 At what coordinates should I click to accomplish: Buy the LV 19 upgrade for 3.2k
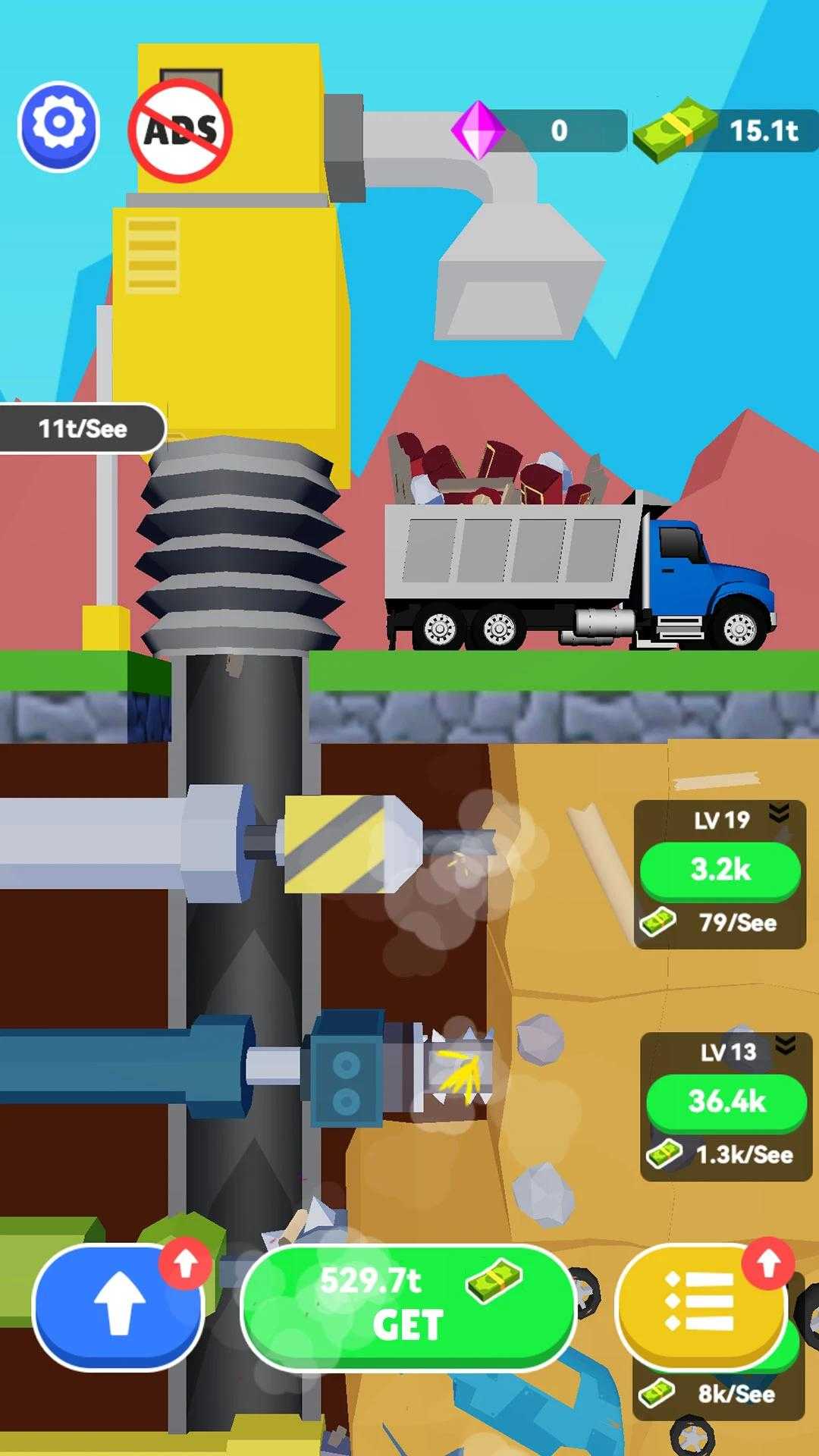point(720,870)
